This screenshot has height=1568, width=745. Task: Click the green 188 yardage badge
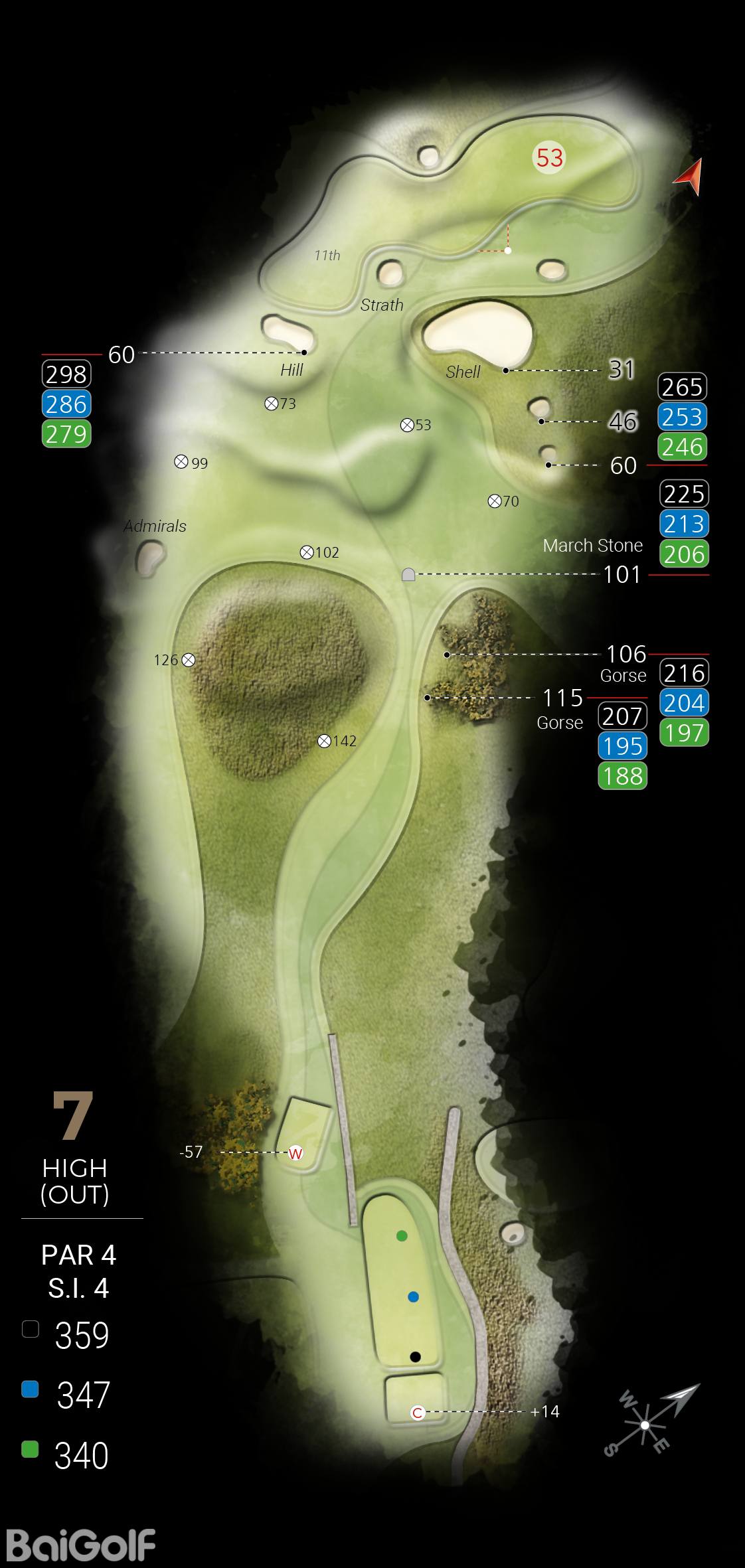tap(623, 775)
